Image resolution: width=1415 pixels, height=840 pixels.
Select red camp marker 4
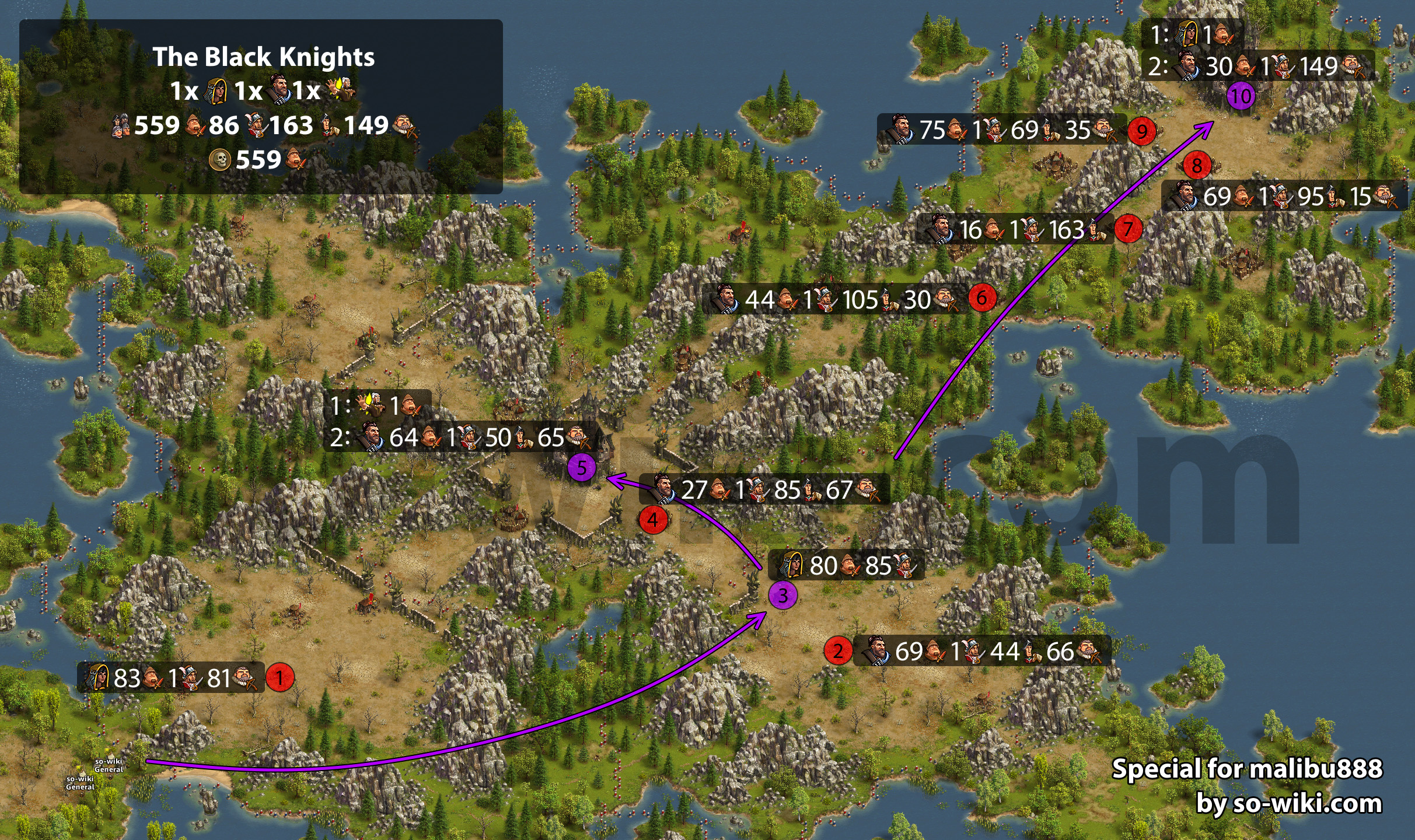coord(653,519)
